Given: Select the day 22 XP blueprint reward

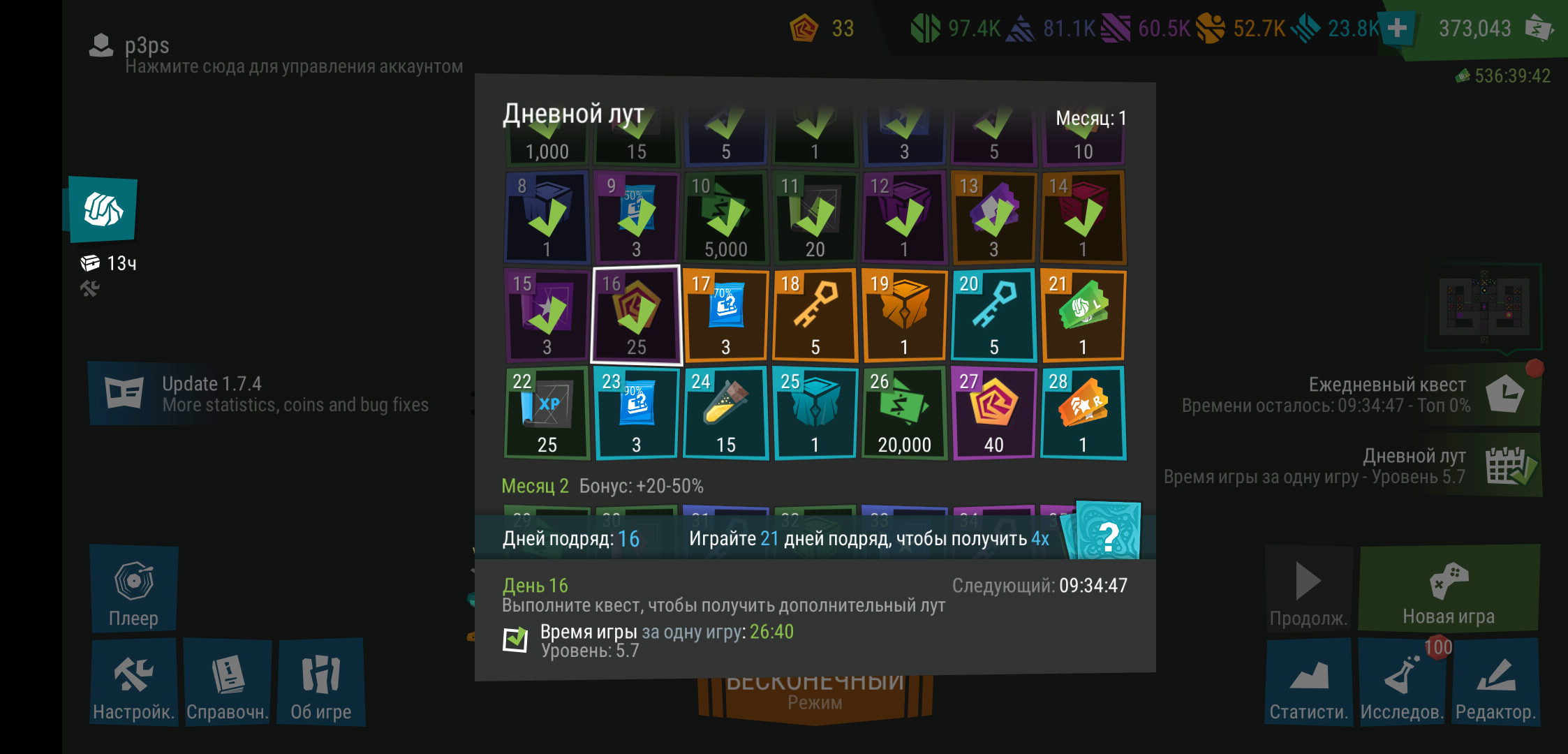Looking at the screenshot, I should point(547,413).
